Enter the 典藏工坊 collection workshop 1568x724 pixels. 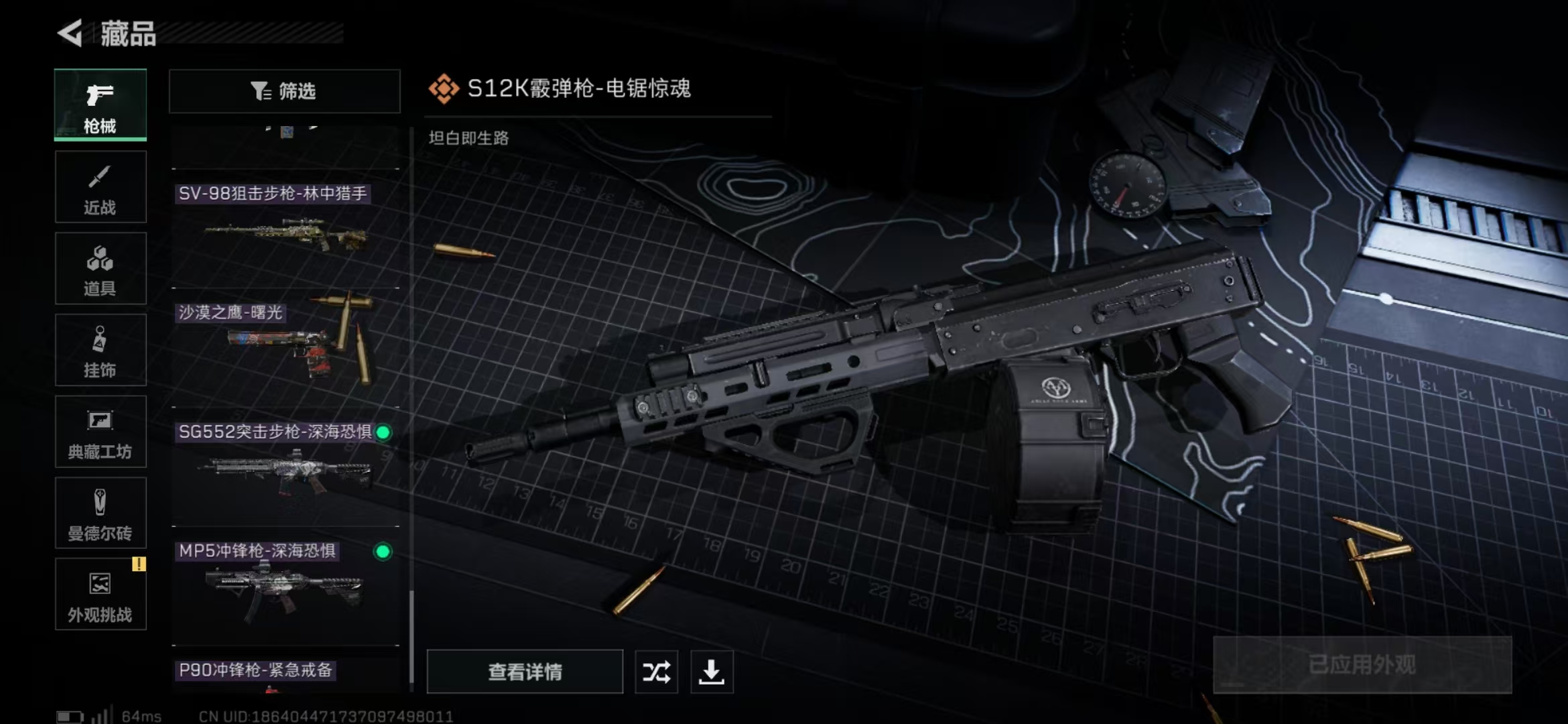tap(100, 432)
